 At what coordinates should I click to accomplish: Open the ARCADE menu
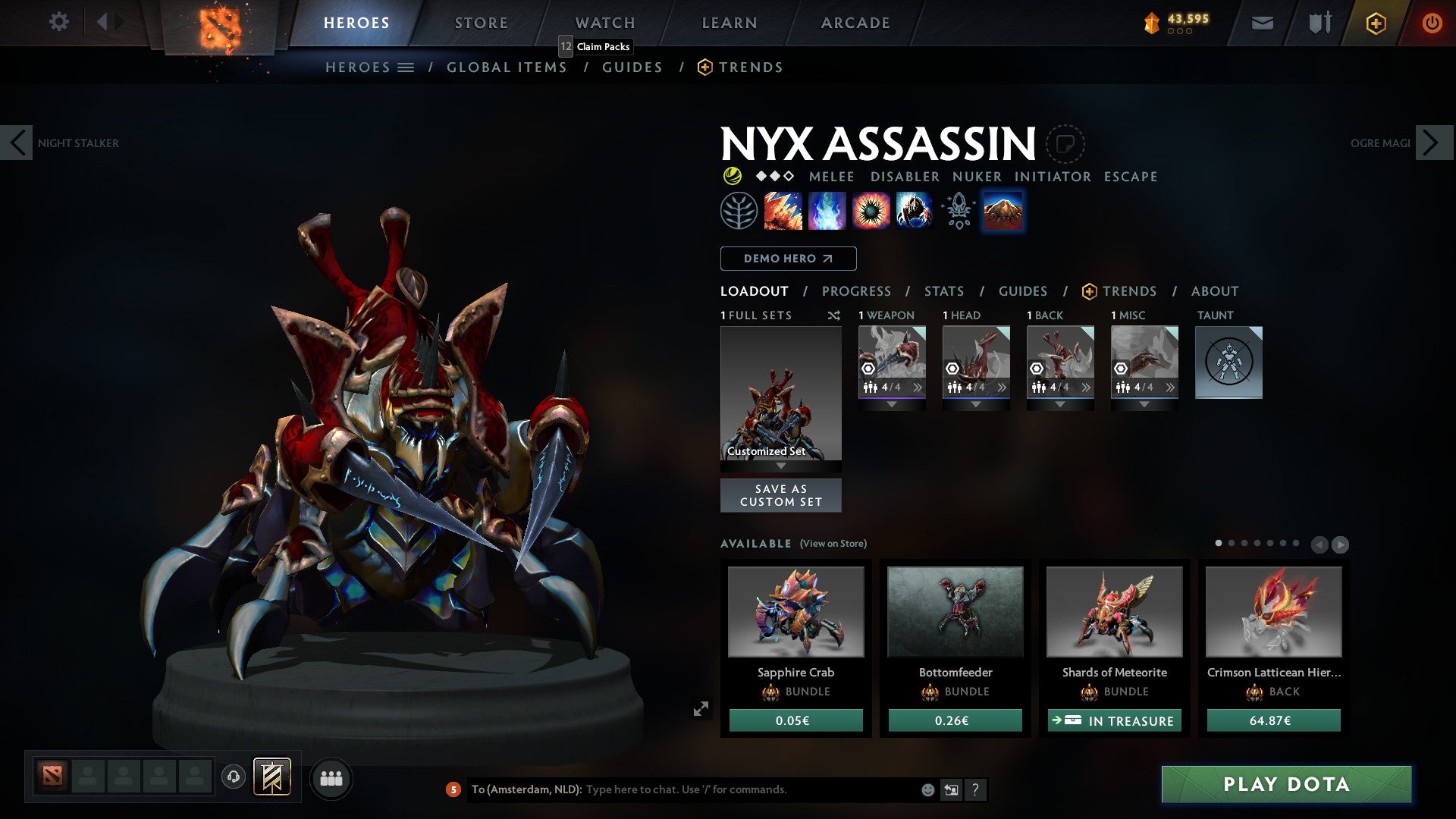coord(855,22)
